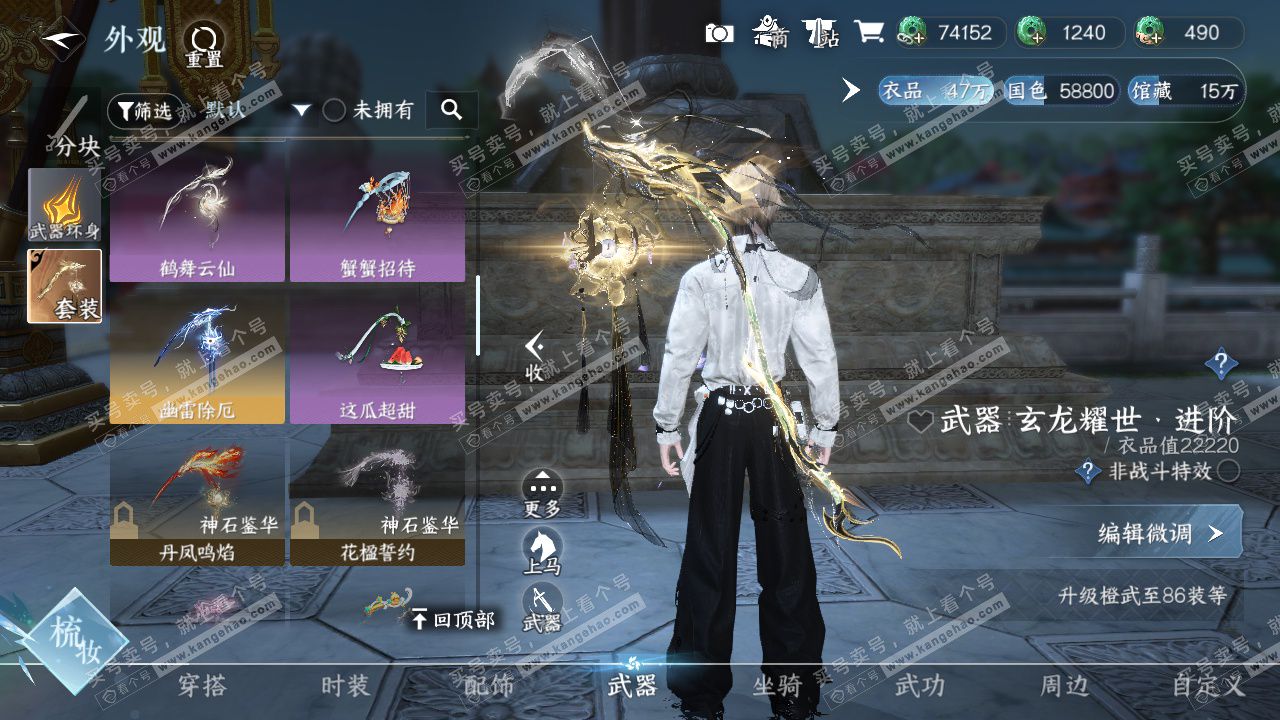Open the shopping cart icon
This screenshot has width=1280, height=720.
point(869,33)
